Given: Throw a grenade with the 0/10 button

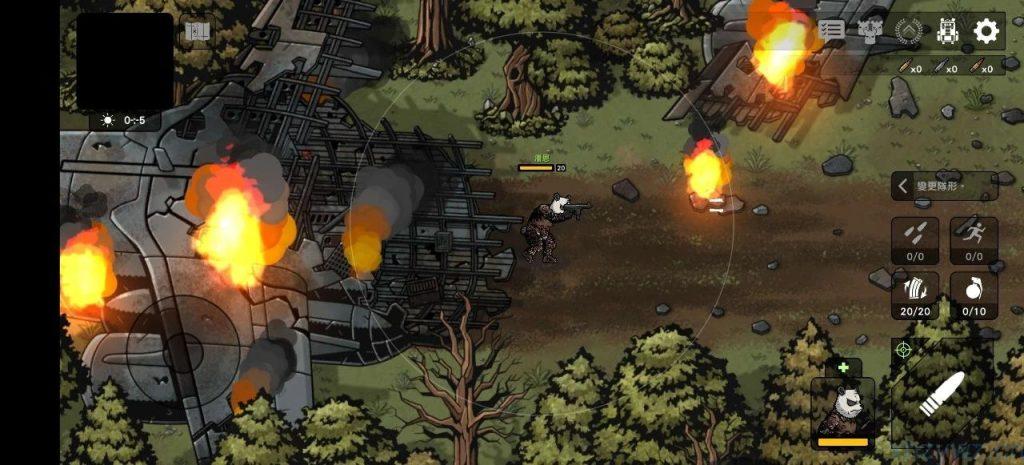Looking at the screenshot, I should (973, 295).
